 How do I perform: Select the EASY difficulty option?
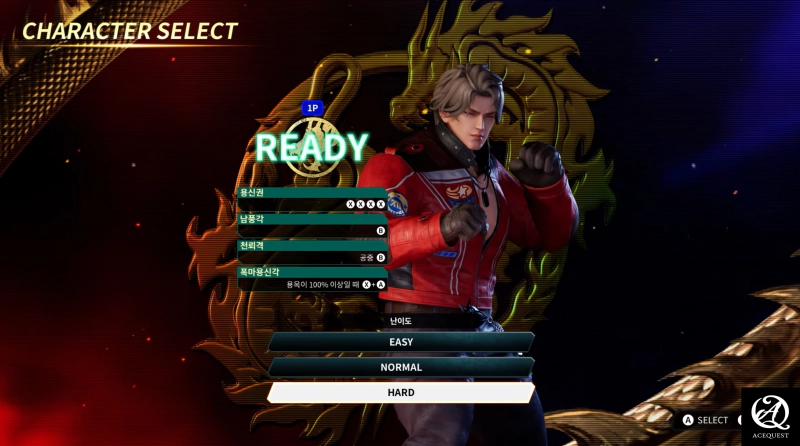tap(401, 342)
